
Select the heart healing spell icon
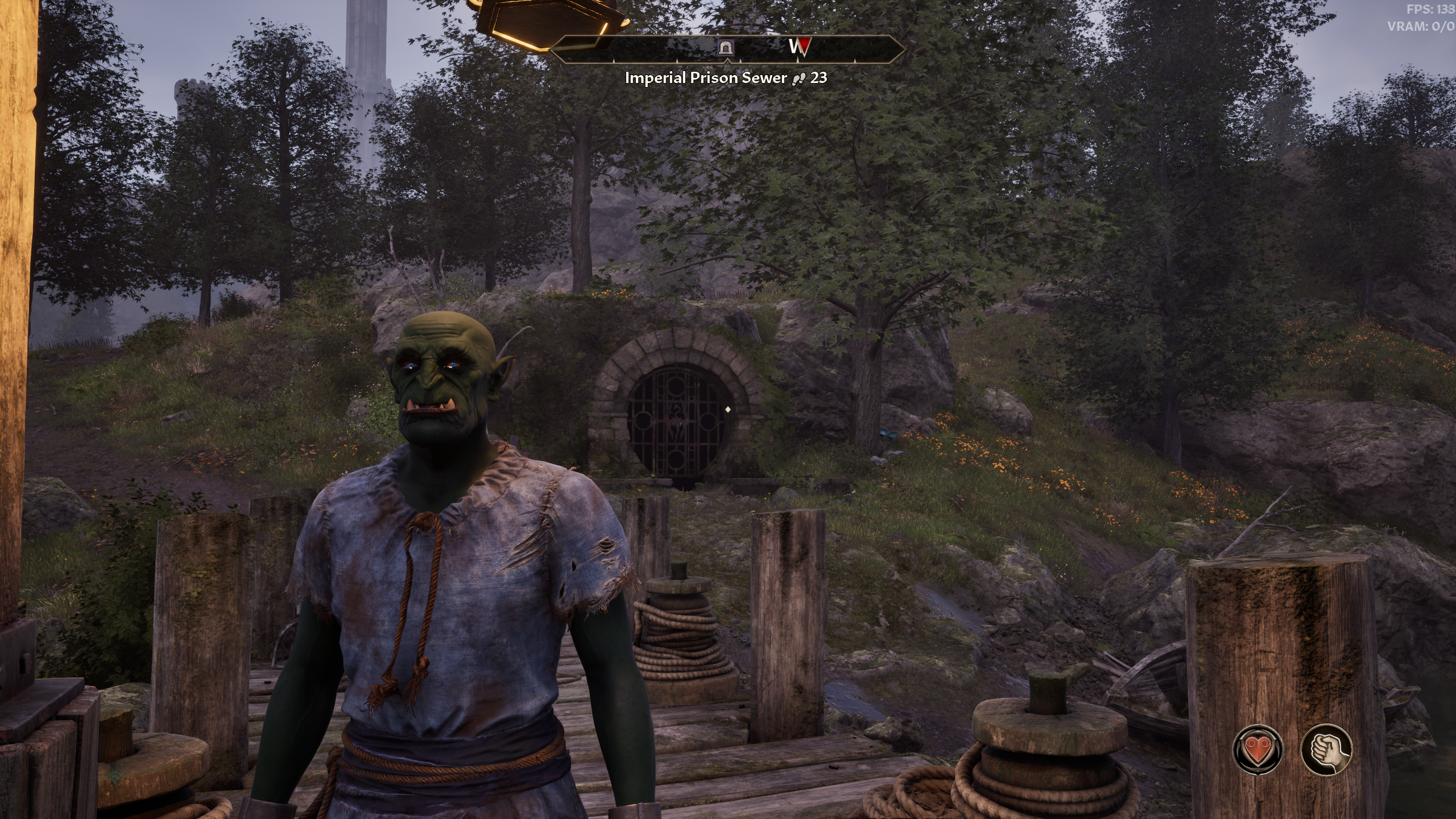coord(1257,750)
